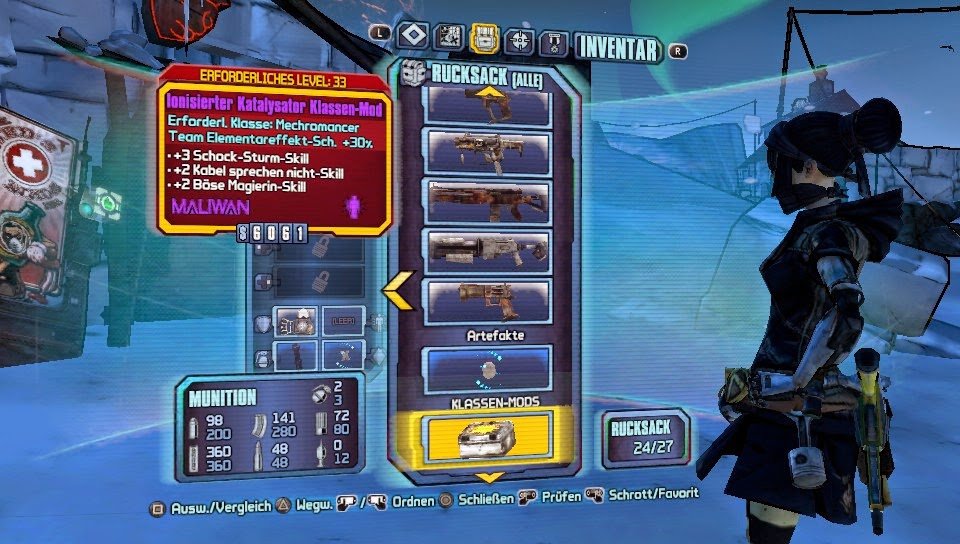Open the medal Badass Rank tab
Image resolution: width=960 pixels, height=544 pixels.
[556, 41]
